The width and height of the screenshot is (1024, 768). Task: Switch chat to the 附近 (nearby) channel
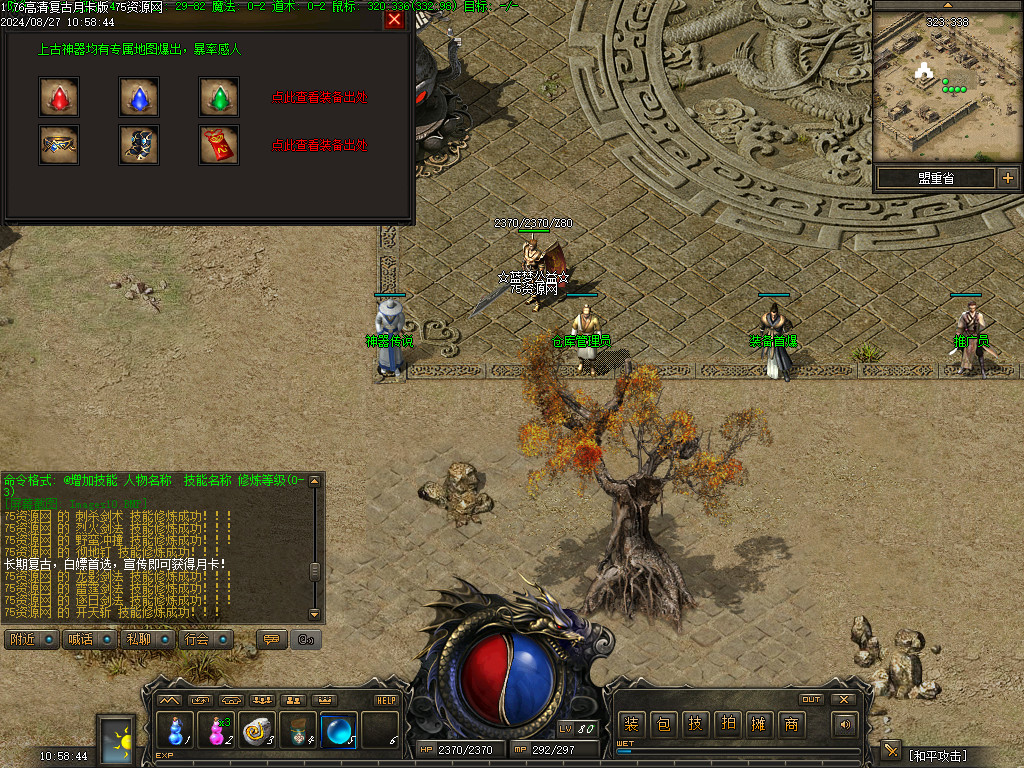click(31, 639)
